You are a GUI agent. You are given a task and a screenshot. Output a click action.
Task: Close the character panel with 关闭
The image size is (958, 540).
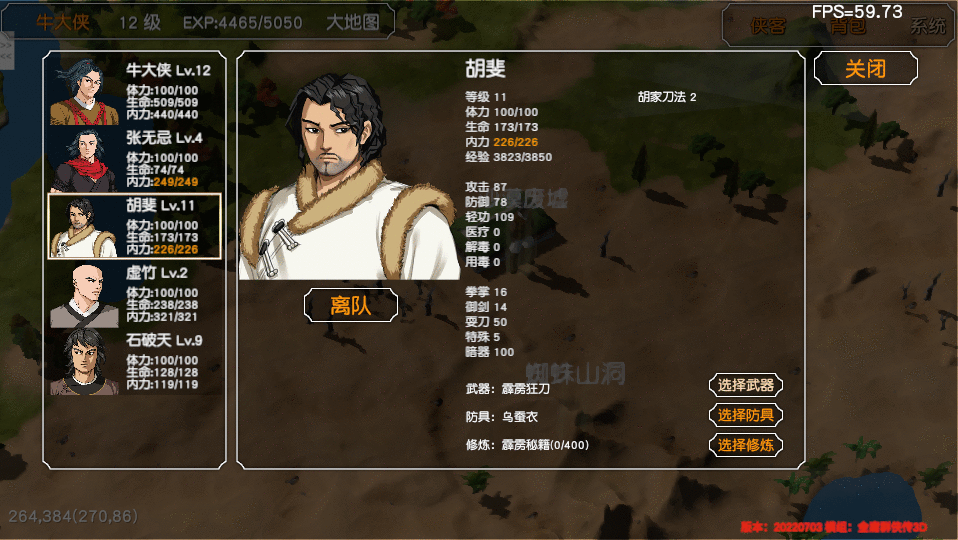pyautogui.click(x=865, y=68)
